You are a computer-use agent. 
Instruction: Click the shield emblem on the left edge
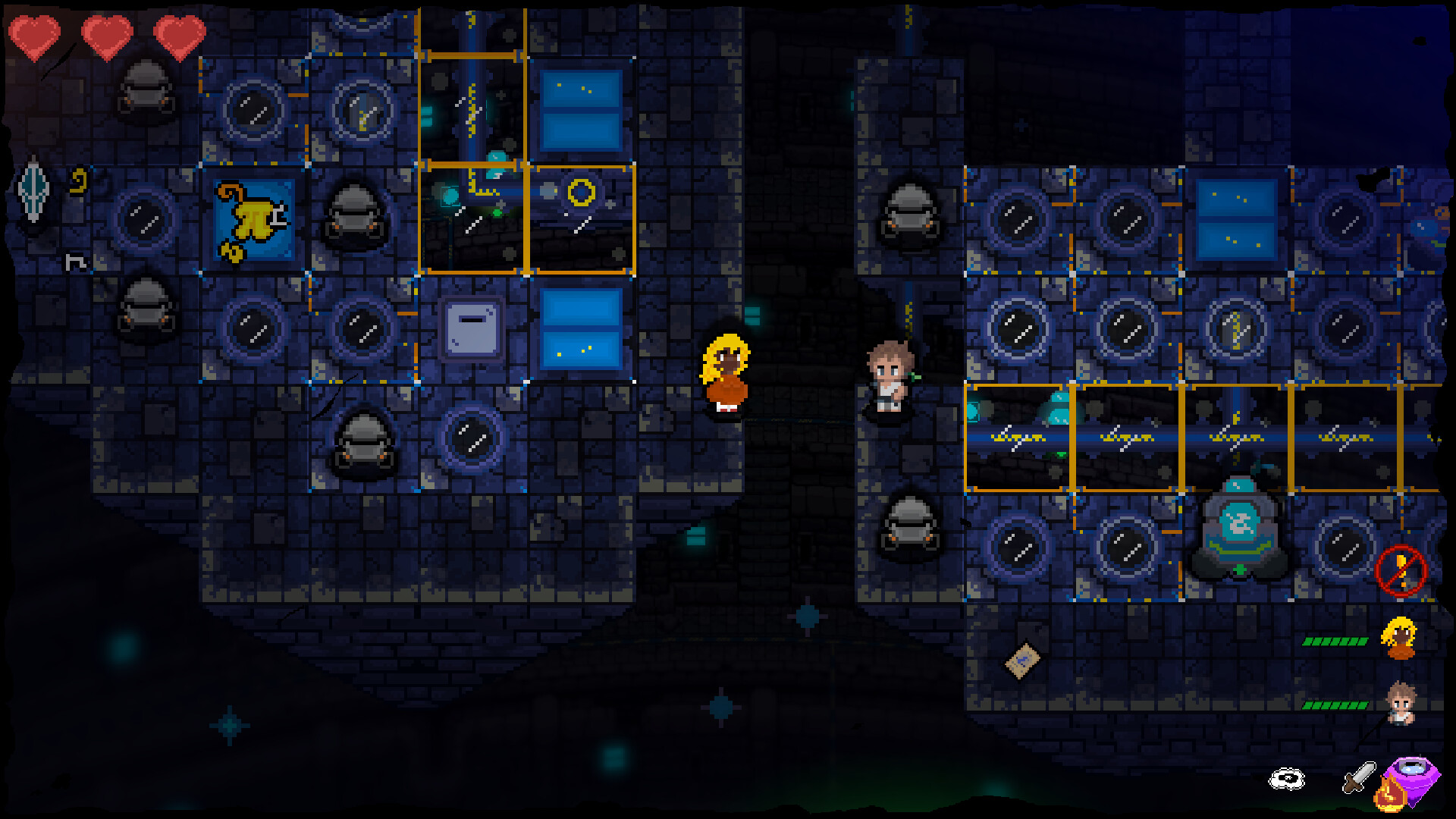[32, 190]
